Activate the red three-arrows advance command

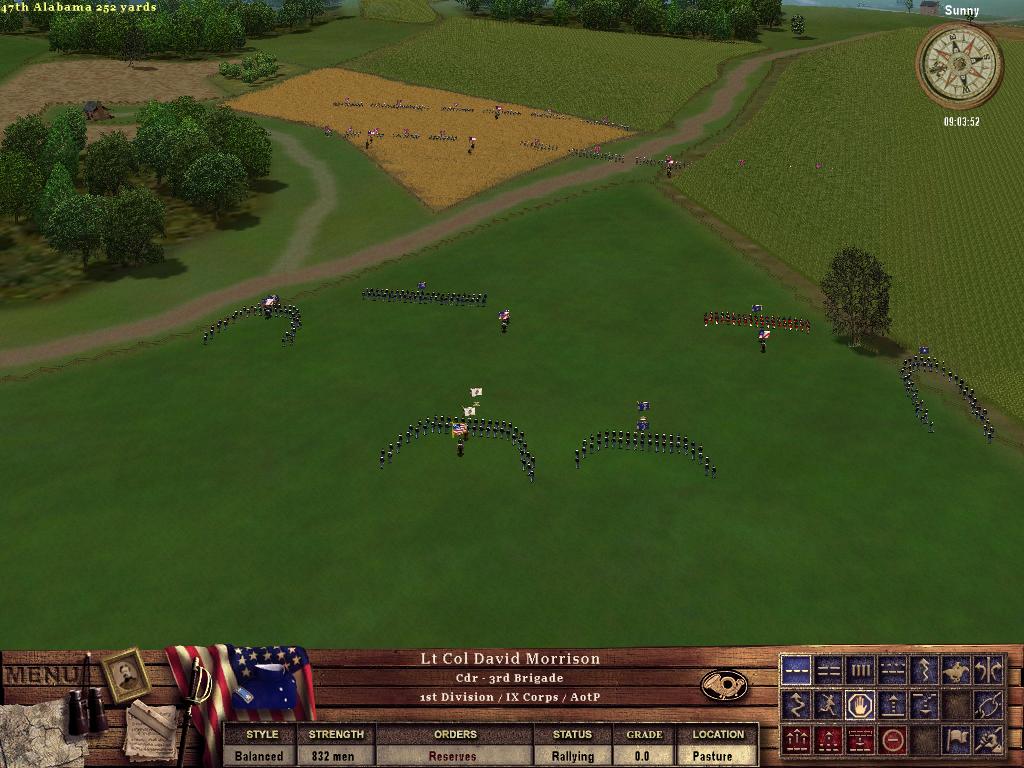pyautogui.click(x=796, y=740)
